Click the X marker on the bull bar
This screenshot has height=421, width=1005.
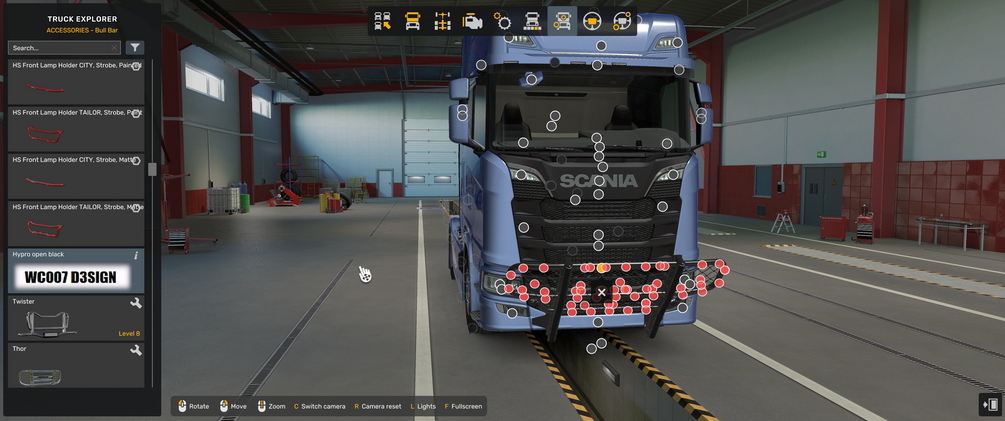coord(601,292)
